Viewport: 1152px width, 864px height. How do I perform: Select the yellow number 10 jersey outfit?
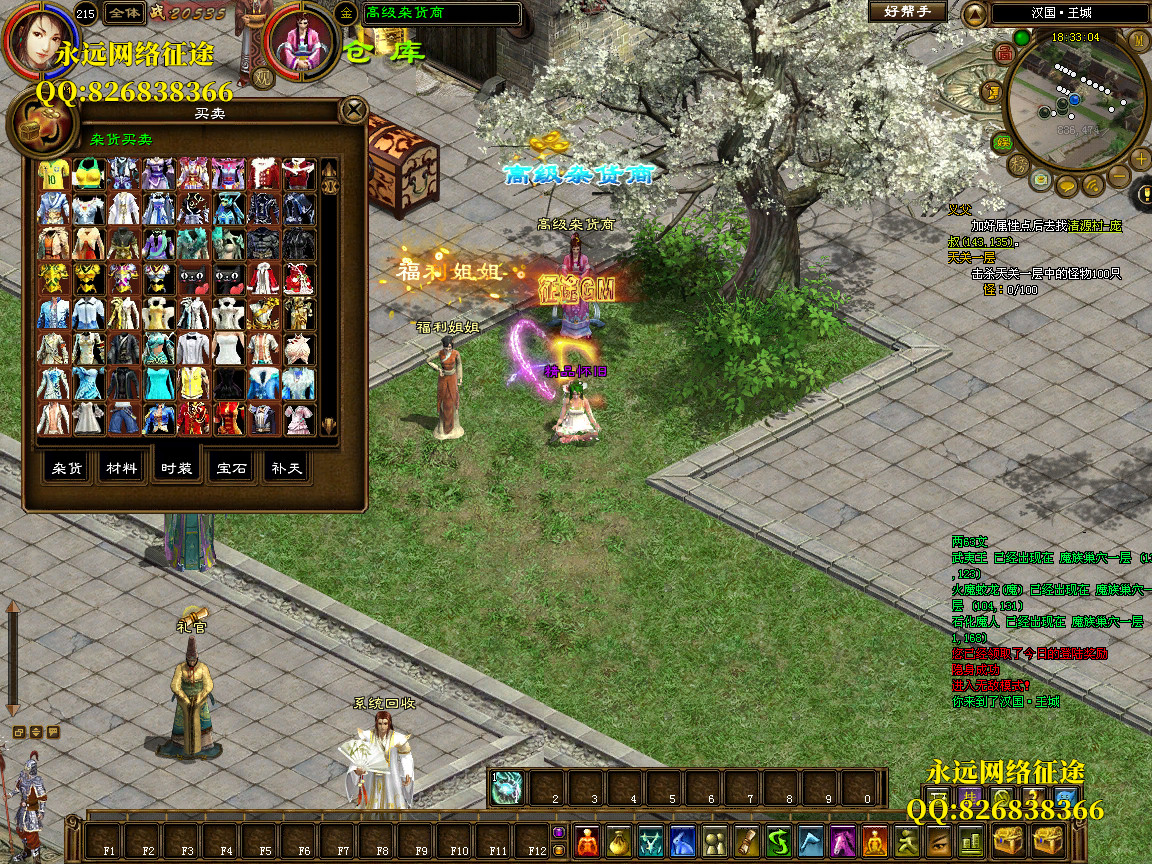tap(53, 175)
